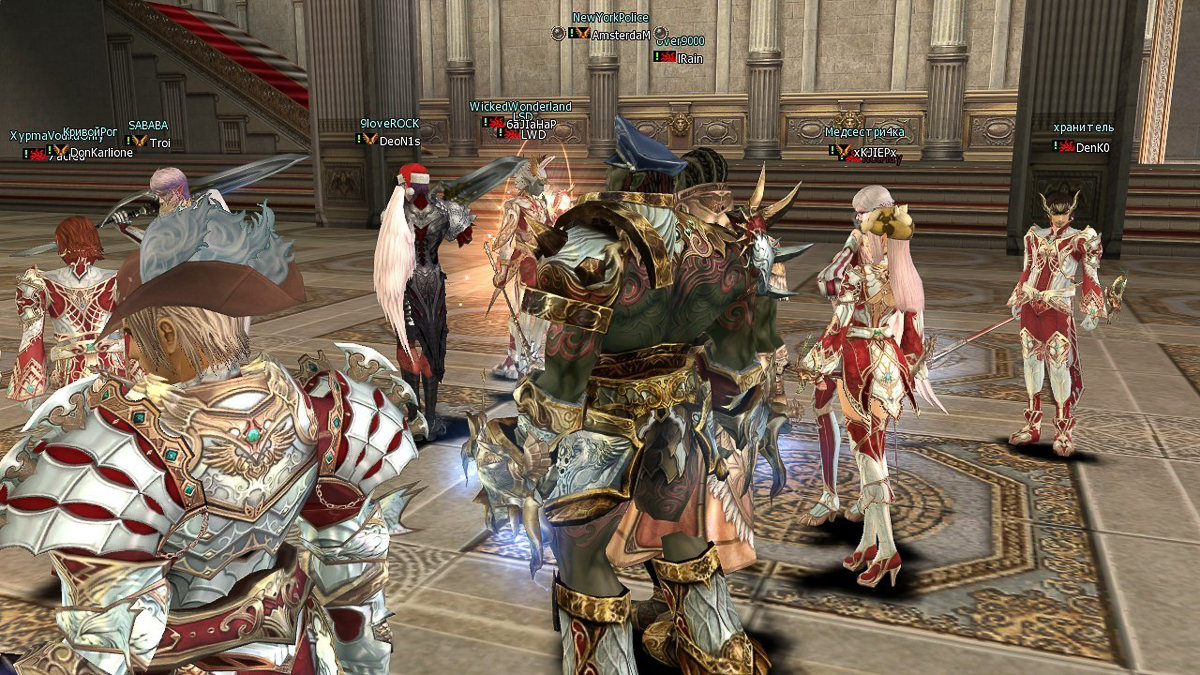Choose the LWD player name tag

(533, 134)
